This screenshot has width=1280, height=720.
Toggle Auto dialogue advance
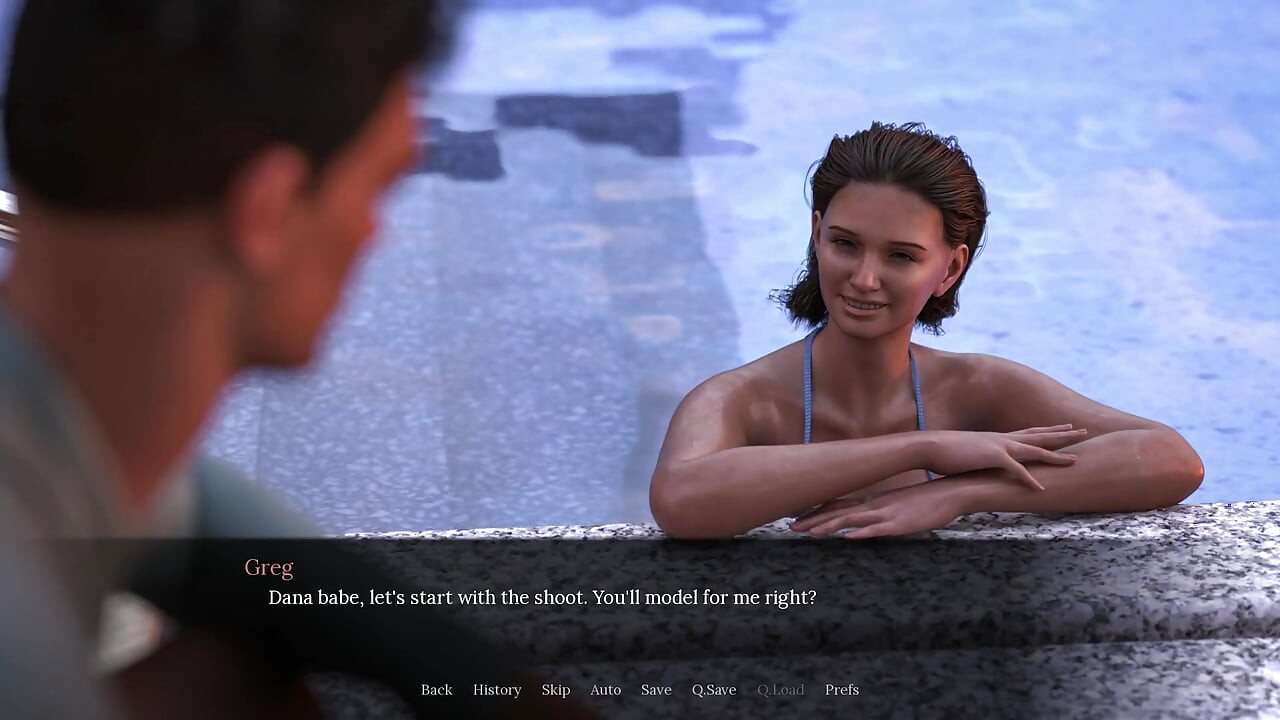(x=605, y=690)
